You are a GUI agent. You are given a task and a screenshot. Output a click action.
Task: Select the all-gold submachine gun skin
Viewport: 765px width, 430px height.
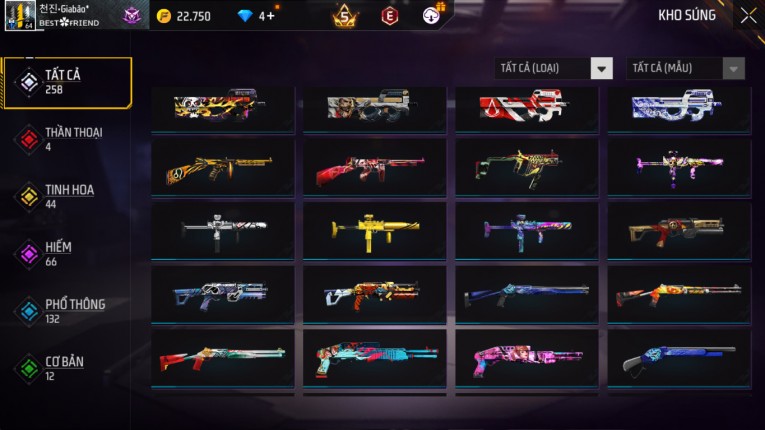tap(374, 231)
